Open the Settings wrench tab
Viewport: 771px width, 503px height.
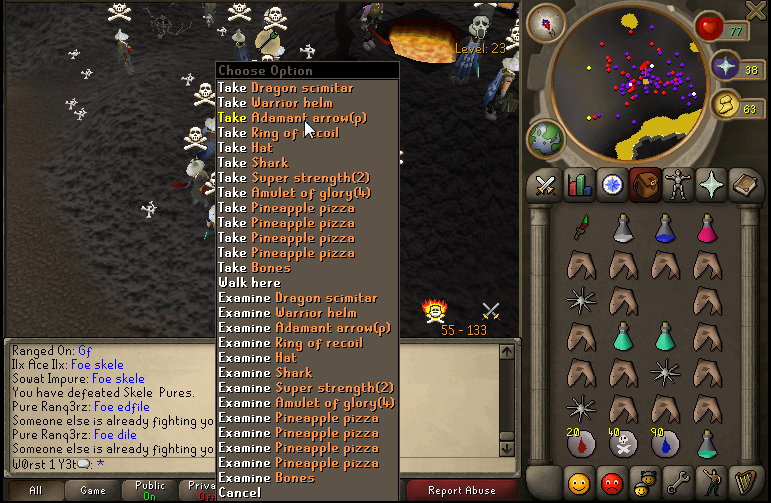[x=677, y=480]
